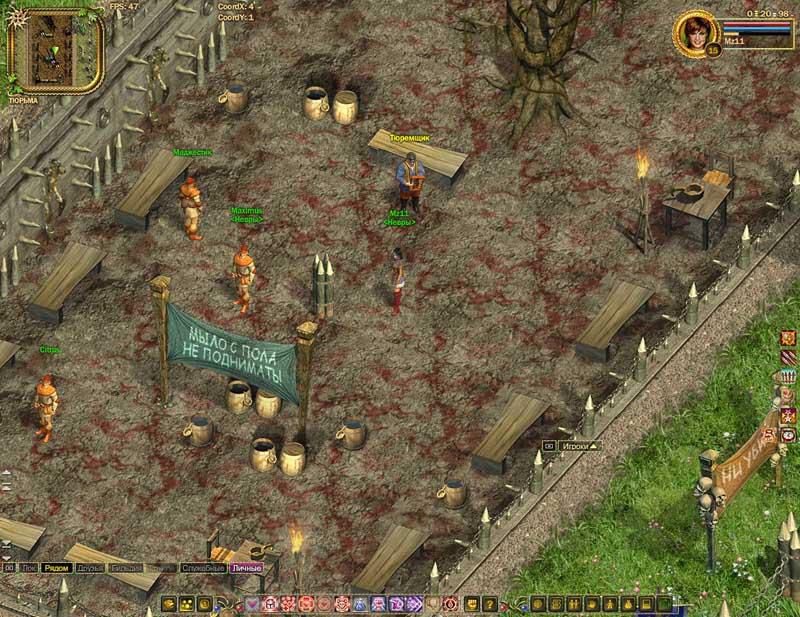Select the Друзья chat tab

click(x=90, y=568)
